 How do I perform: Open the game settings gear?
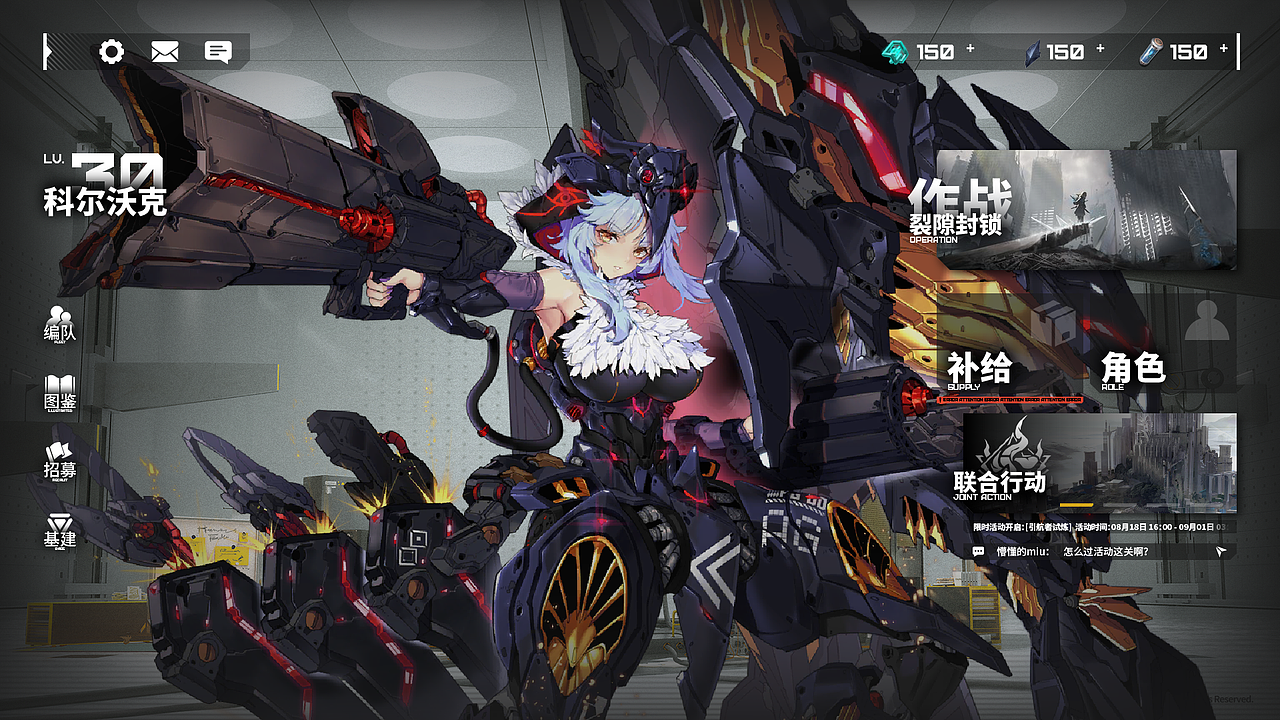coord(113,50)
